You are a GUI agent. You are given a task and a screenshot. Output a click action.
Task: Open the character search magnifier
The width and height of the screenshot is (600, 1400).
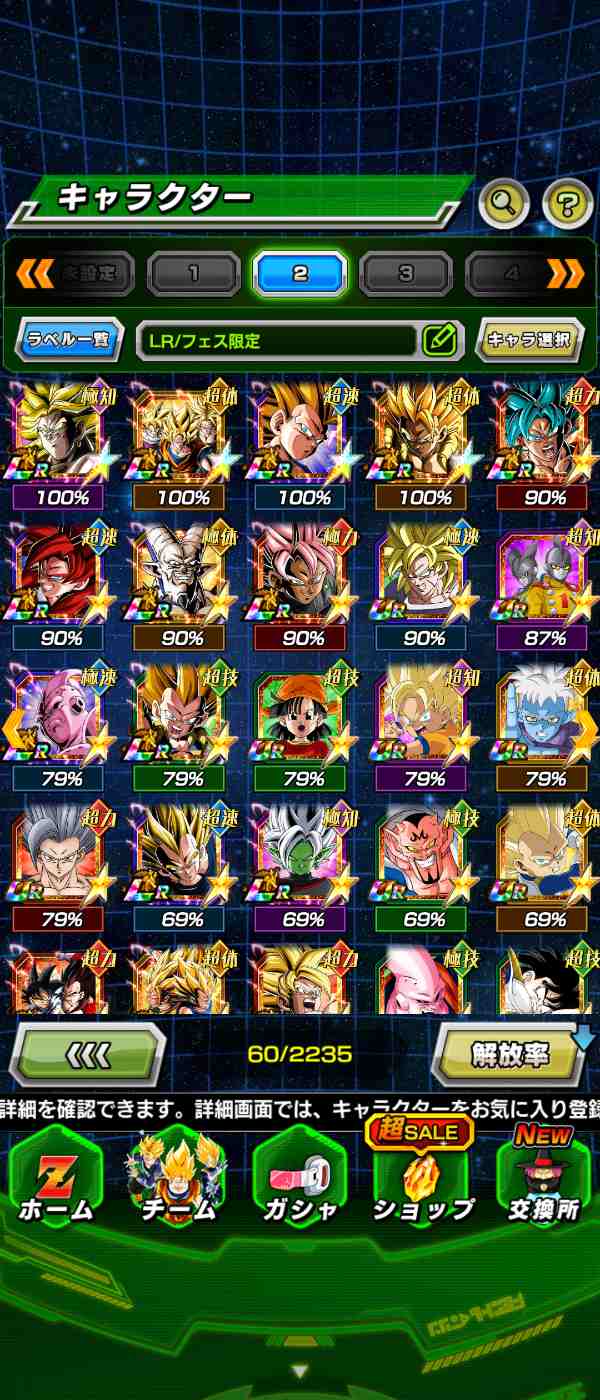(x=504, y=204)
